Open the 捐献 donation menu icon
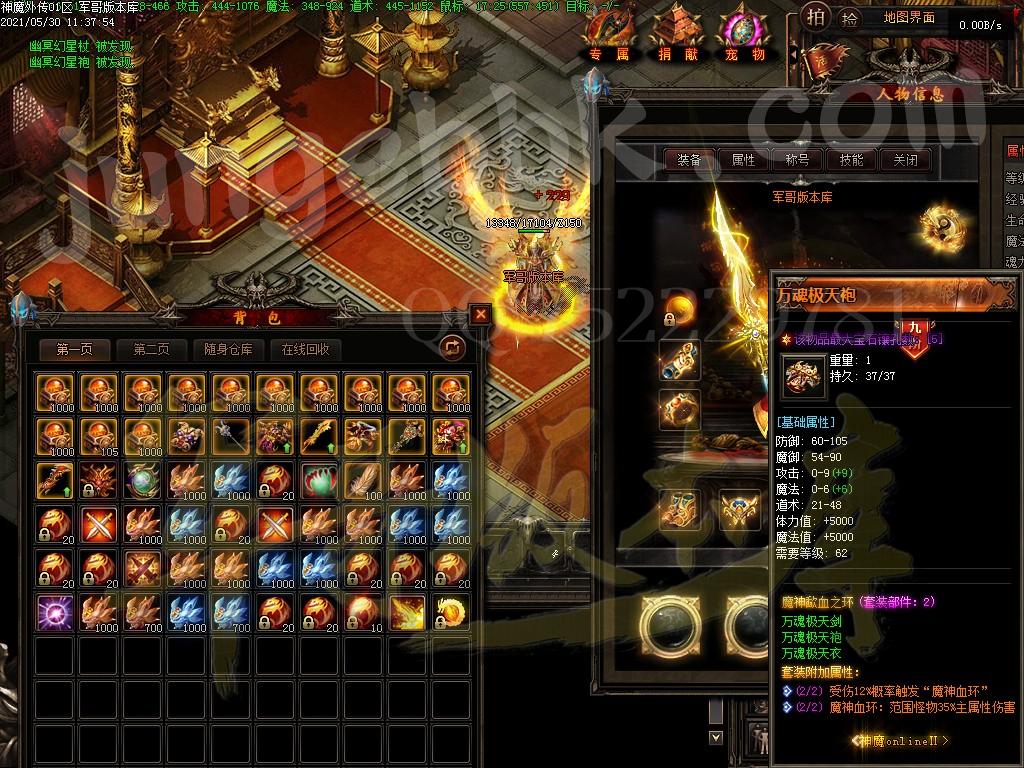 (x=678, y=35)
